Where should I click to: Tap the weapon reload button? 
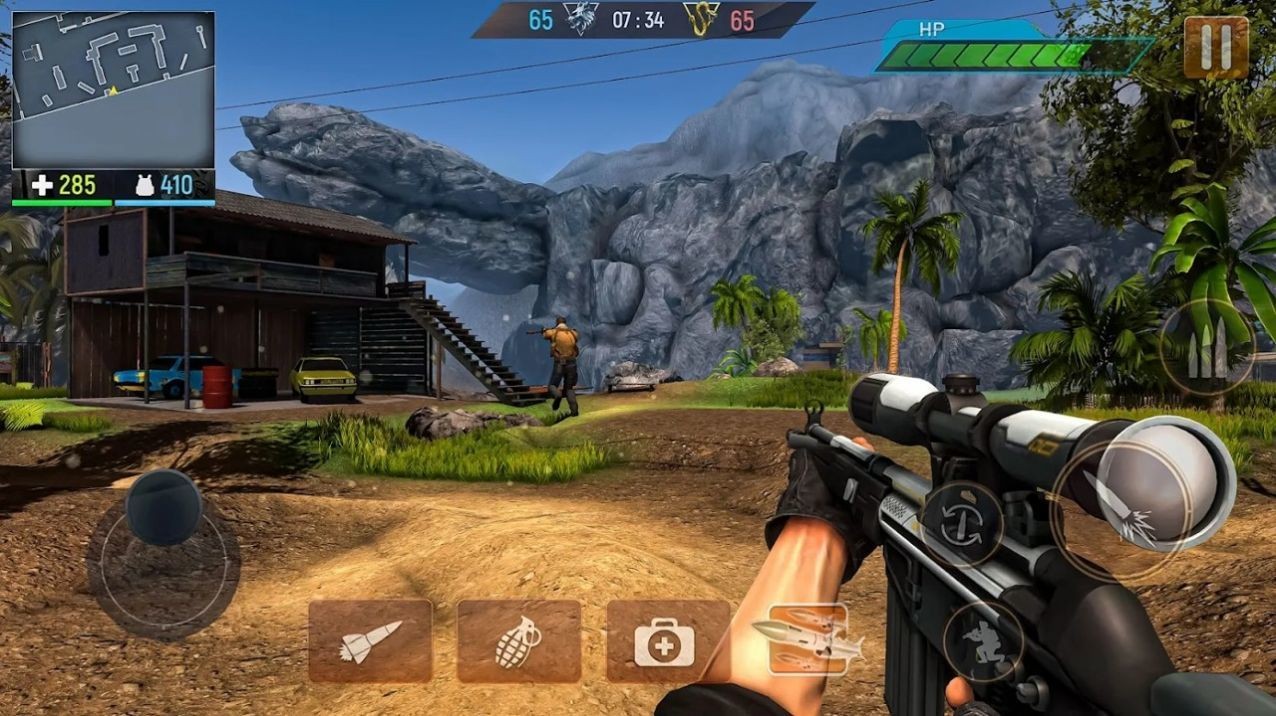pyautogui.click(x=961, y=524)
